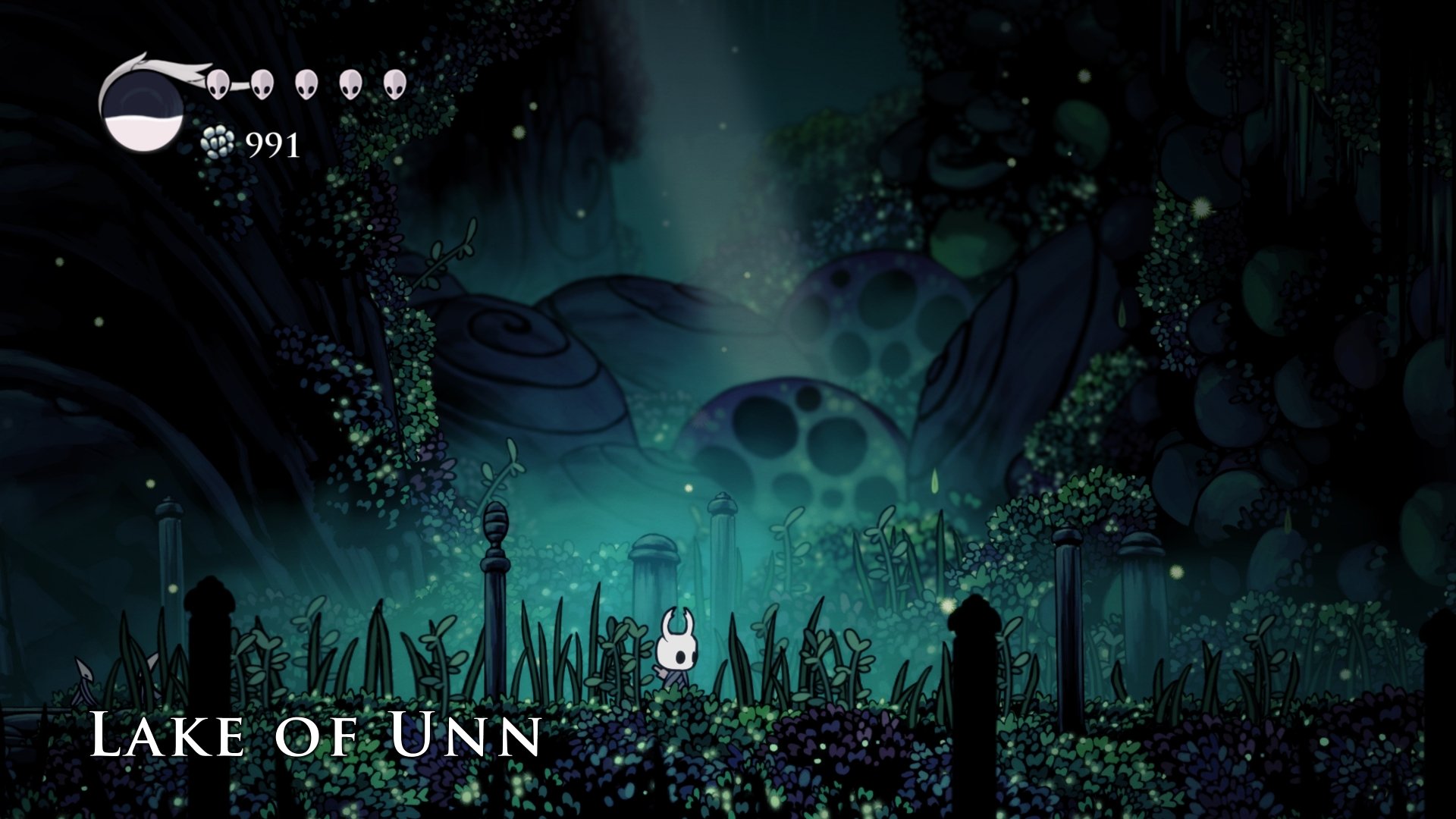The image size is (1456, 819).
Task: Select the fourth health mask
Action: point(350,86)
